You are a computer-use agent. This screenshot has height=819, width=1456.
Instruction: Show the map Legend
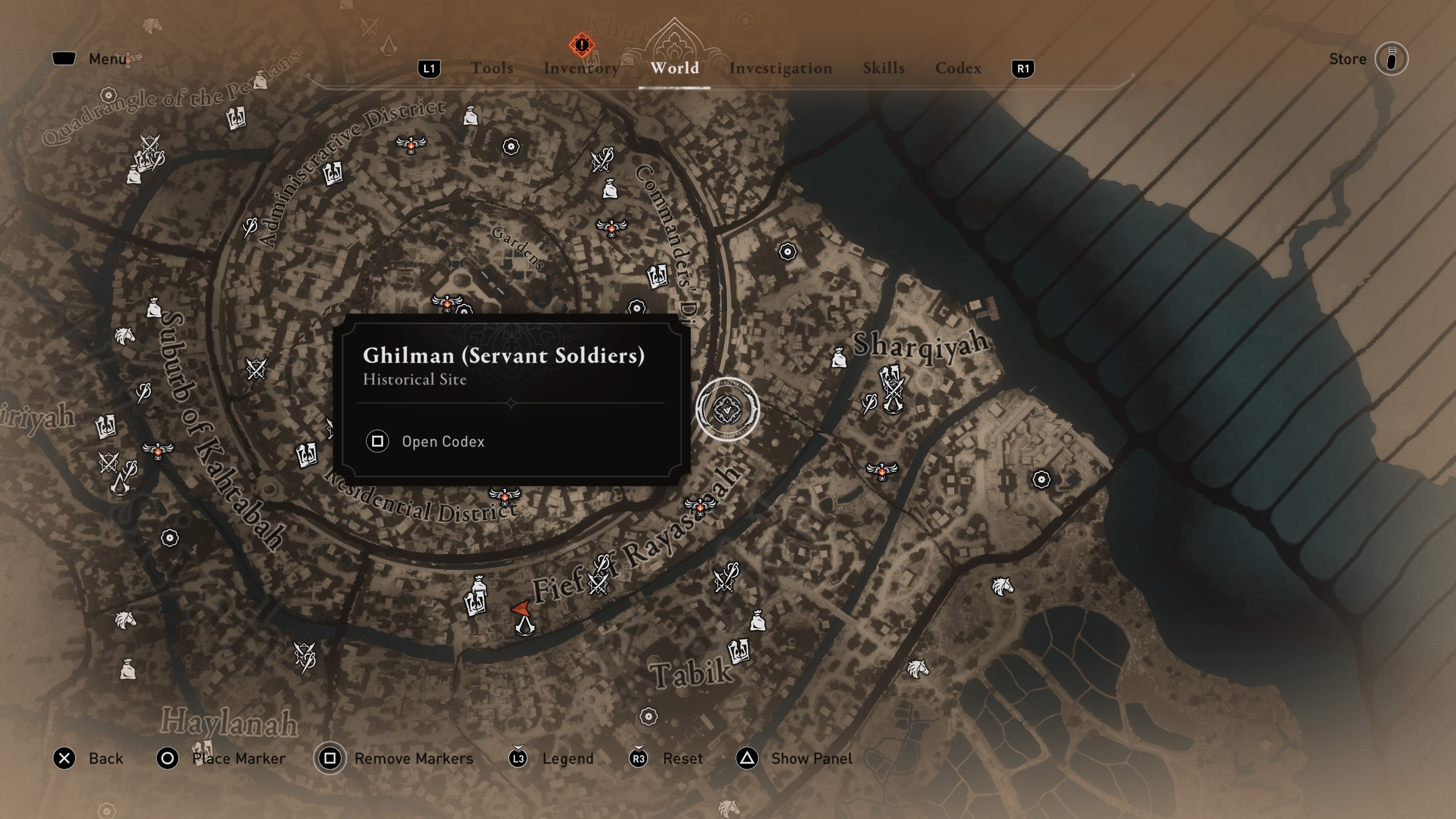pyautogui.click(x=568, y=758)
